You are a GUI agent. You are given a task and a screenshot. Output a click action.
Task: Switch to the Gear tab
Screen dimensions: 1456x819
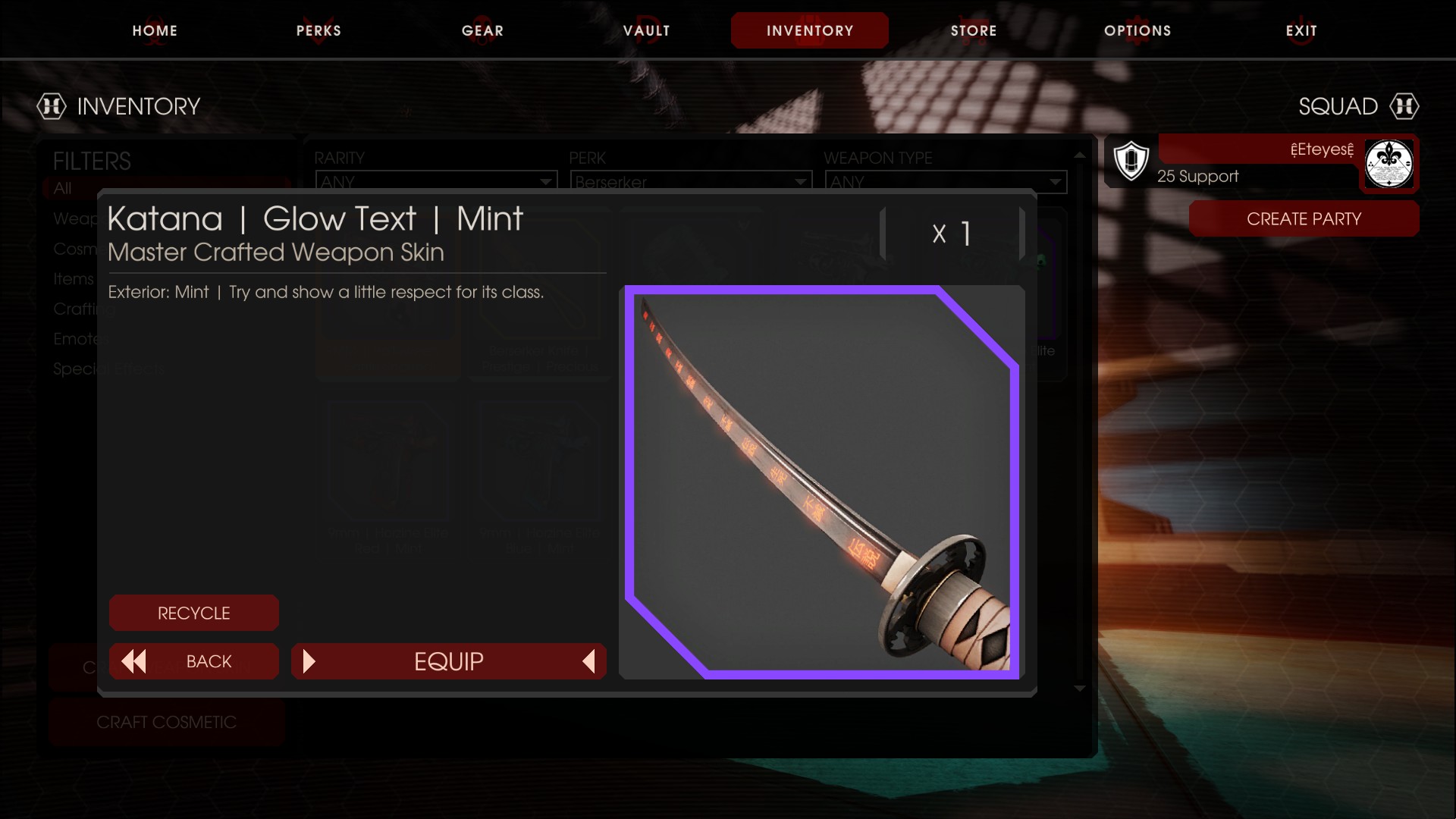pyautogui.click(x=482, y=30)
